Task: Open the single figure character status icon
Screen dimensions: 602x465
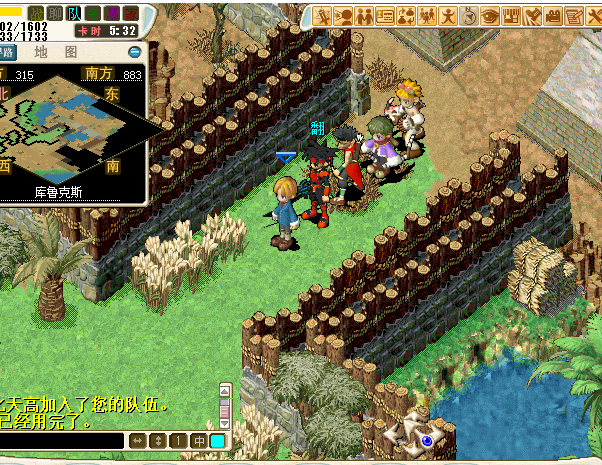Action: pyautogui.click(x=449, y=15)
